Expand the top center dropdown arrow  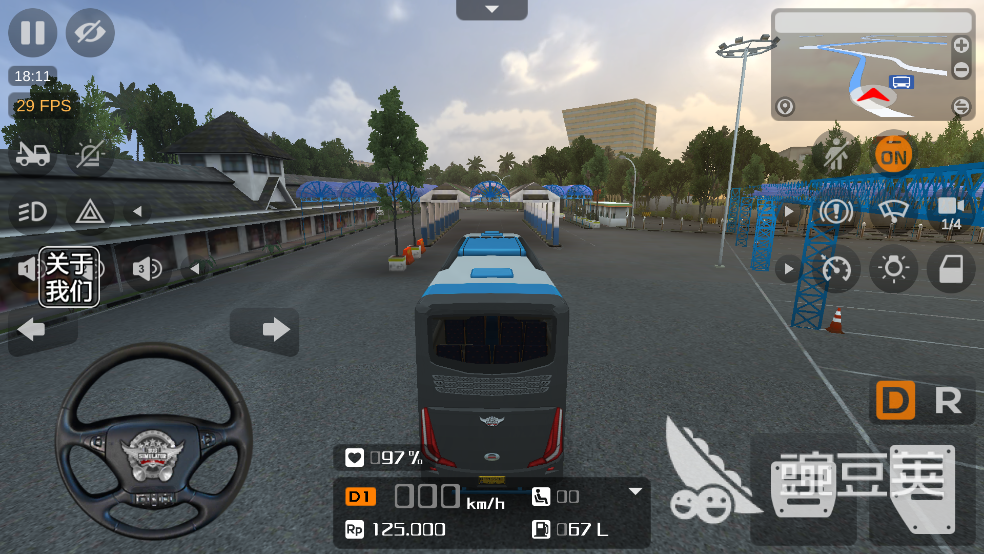[x=491, y=10]
